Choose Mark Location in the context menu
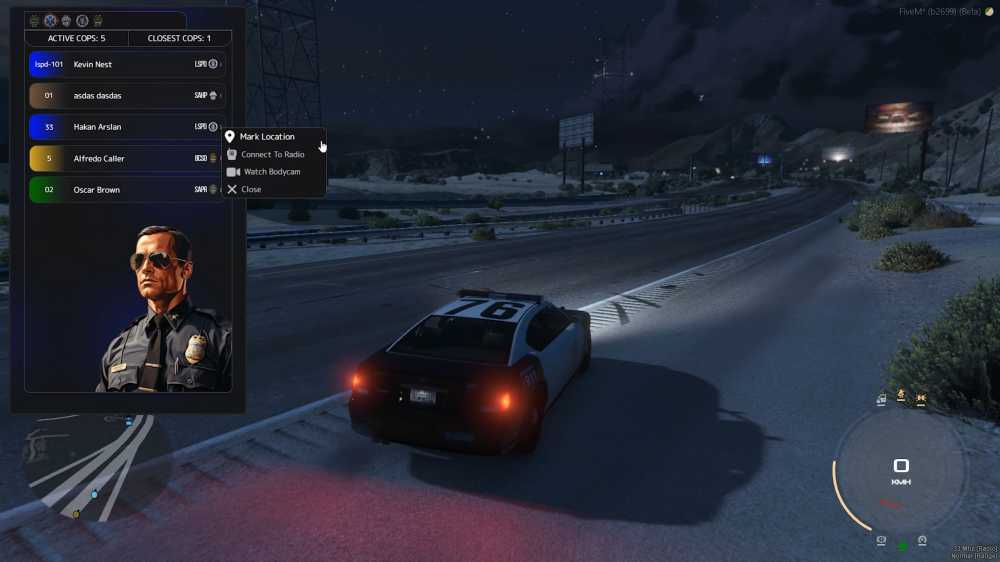The height and width of the screenshot is (562, 1000). pyautogui.click(x=267, y=136)
